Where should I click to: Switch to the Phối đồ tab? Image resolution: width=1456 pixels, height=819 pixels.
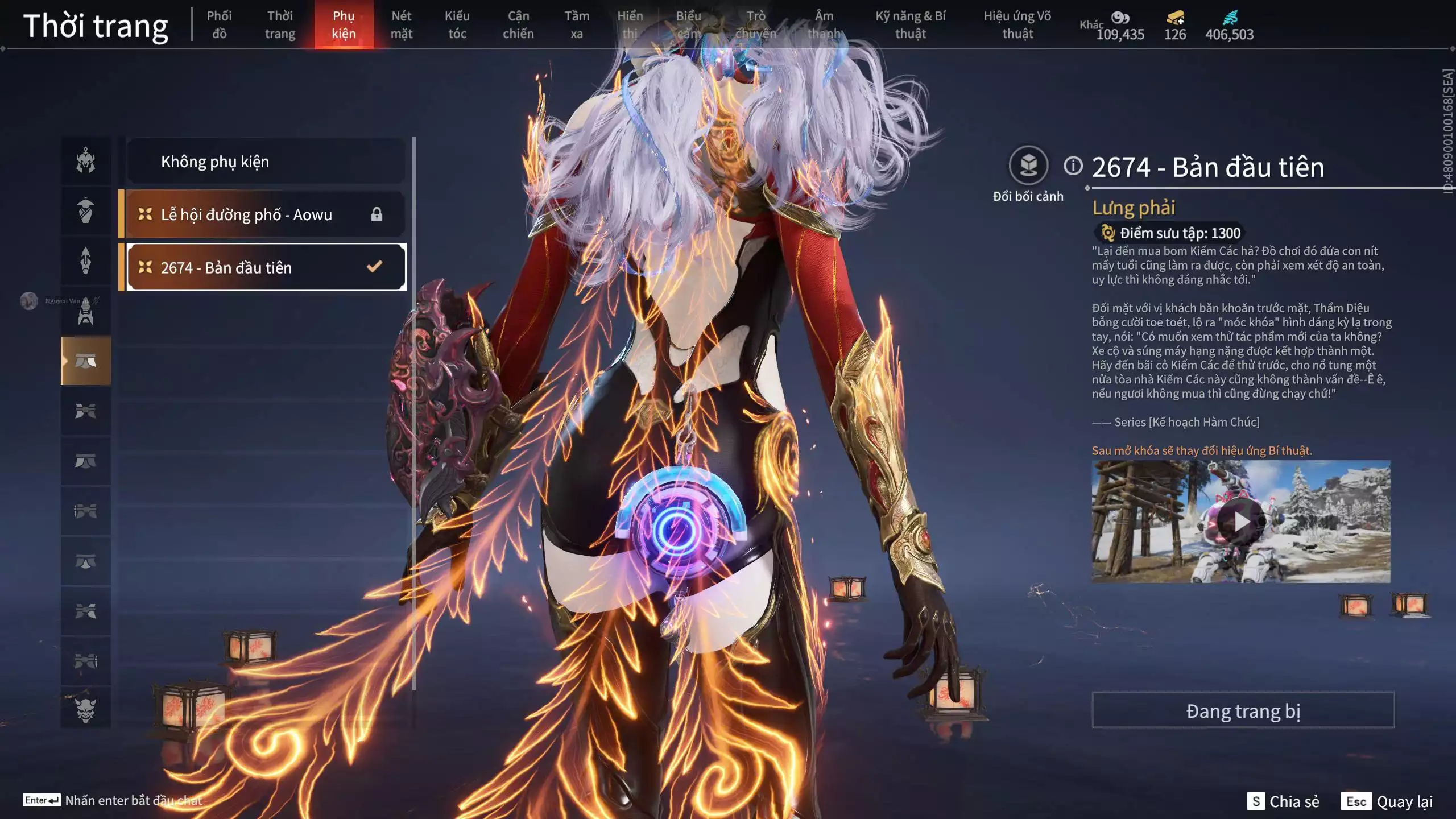click(219, 25)
